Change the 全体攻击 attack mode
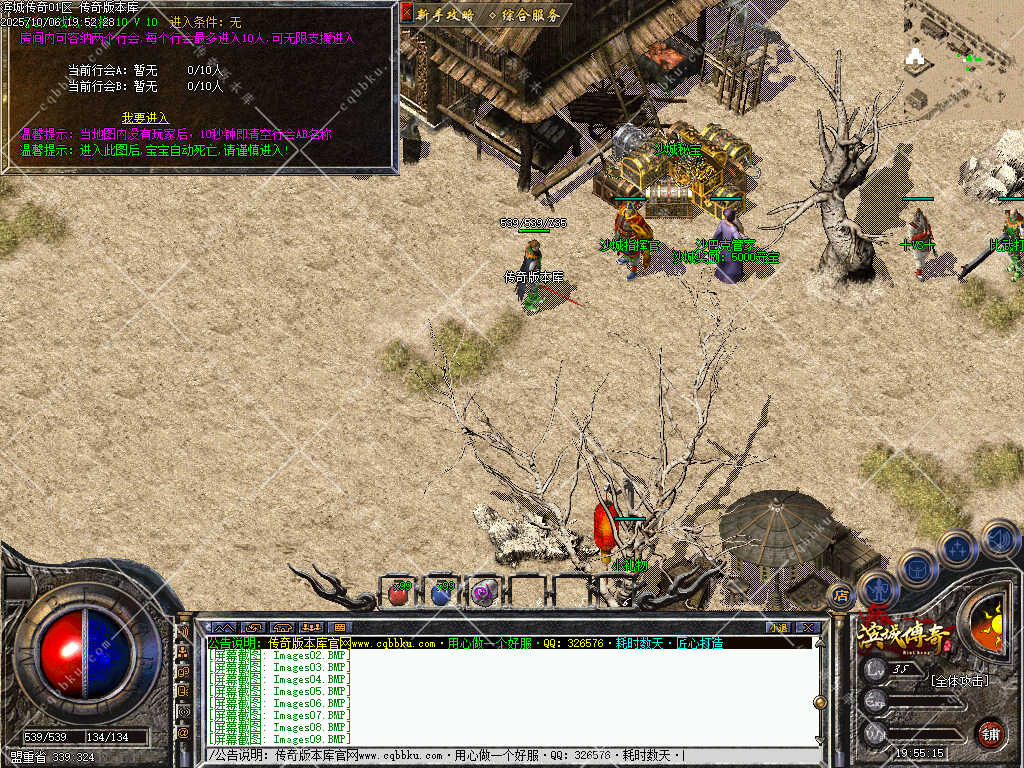The width and height of the screenshot is (1024, 768). pos(958,681)
